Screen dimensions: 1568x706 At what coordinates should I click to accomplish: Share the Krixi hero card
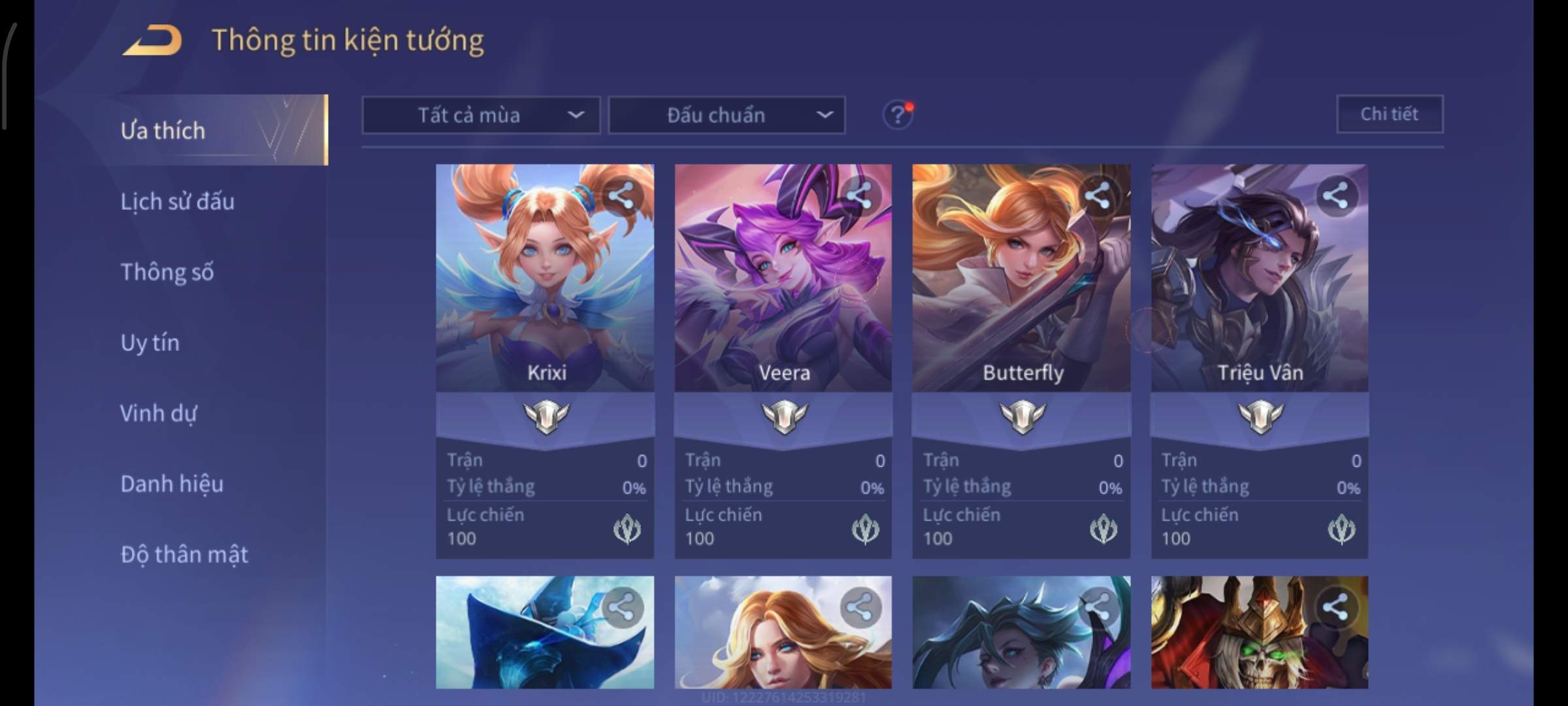[621, 195]
